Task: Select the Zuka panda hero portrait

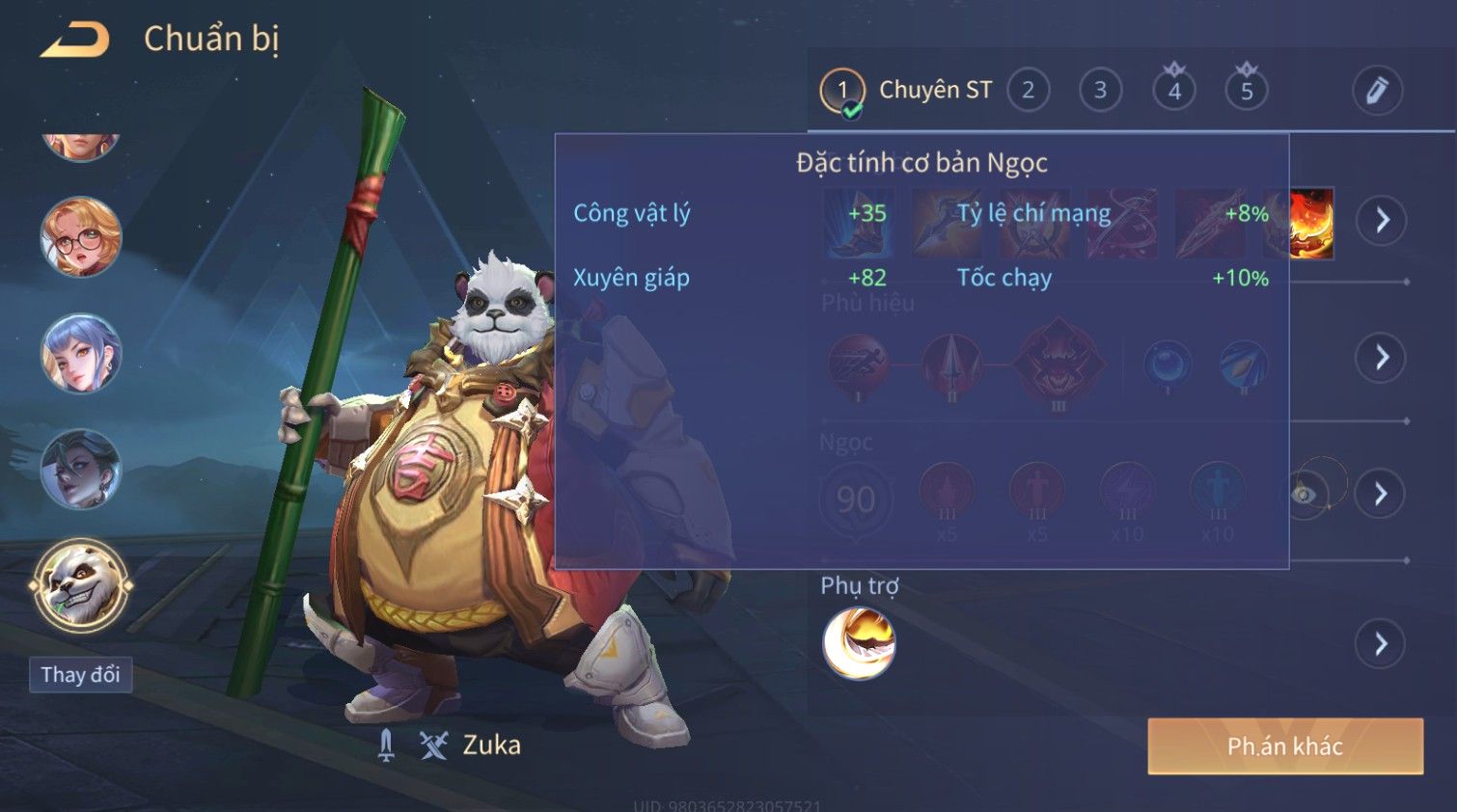Action: coord(81,585)
